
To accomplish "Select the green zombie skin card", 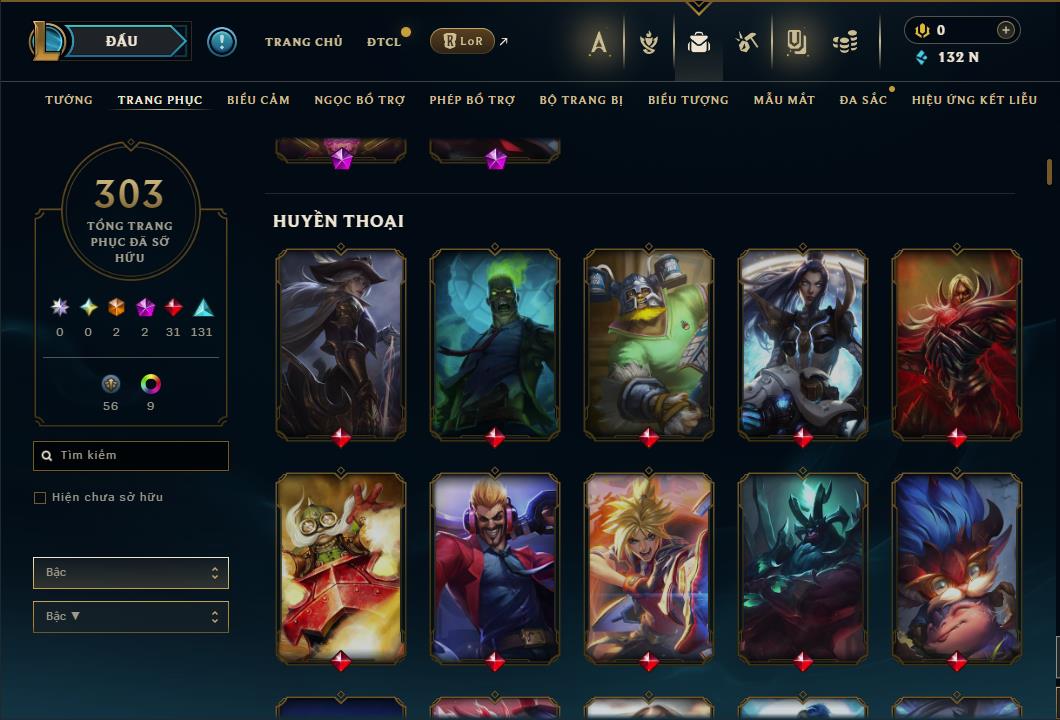I will pos(495,343).
